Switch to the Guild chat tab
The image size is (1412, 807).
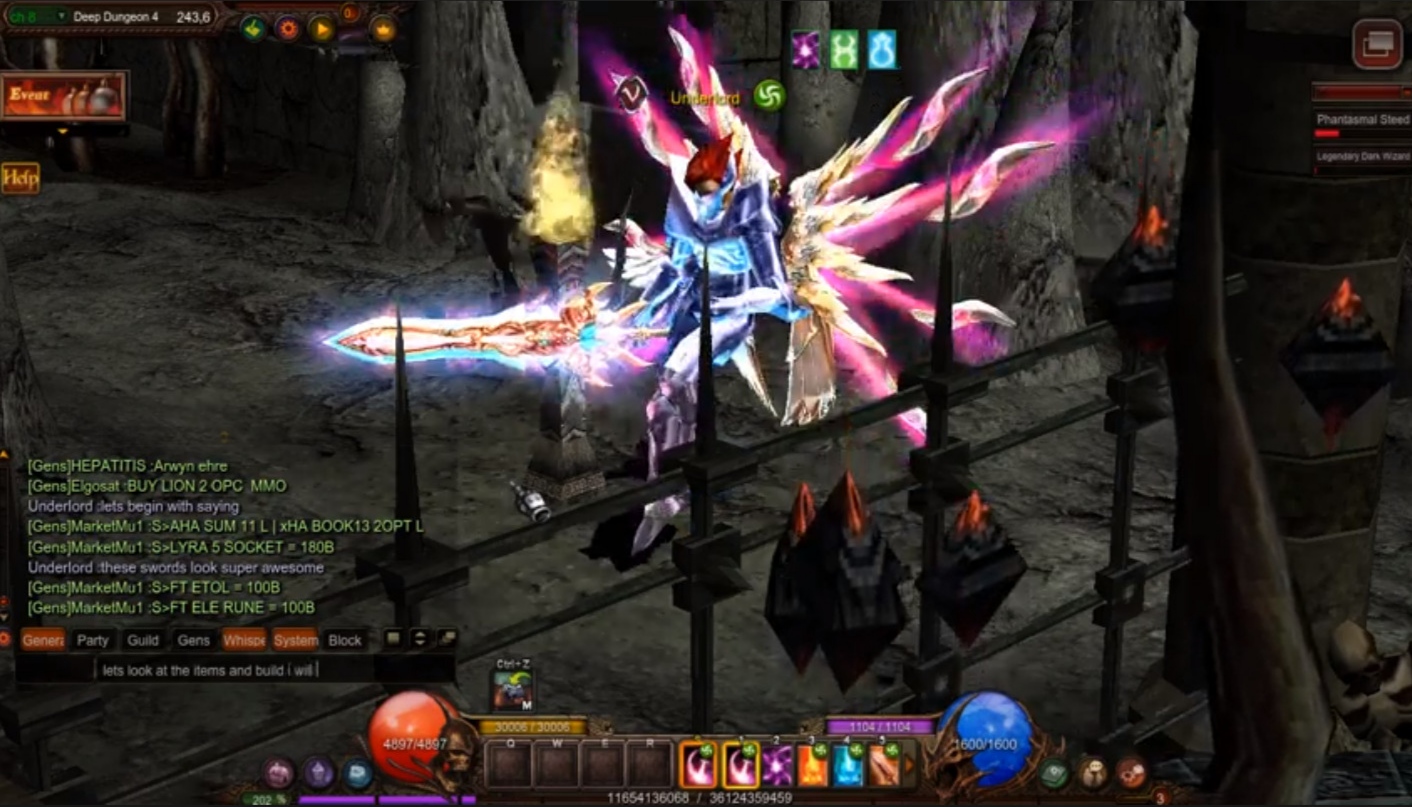(x=143, y=640)
